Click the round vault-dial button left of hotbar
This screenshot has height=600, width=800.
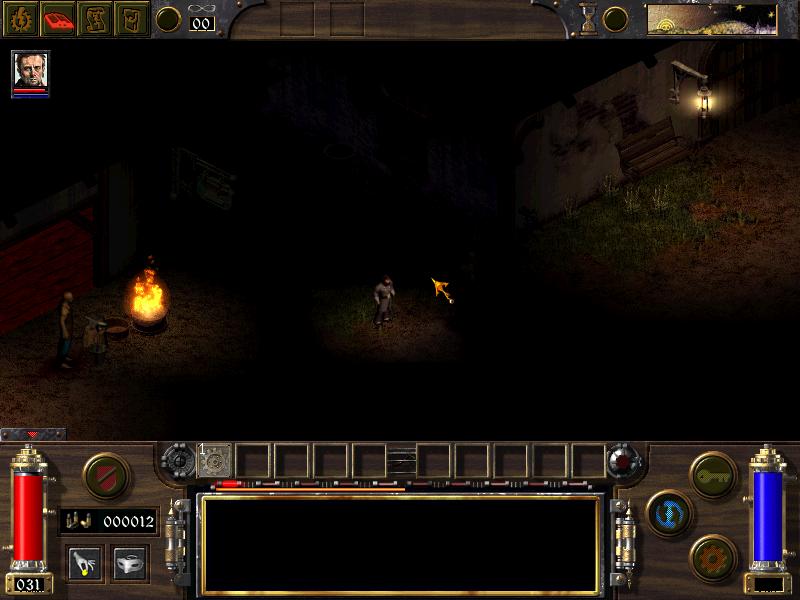coord(179,460)
